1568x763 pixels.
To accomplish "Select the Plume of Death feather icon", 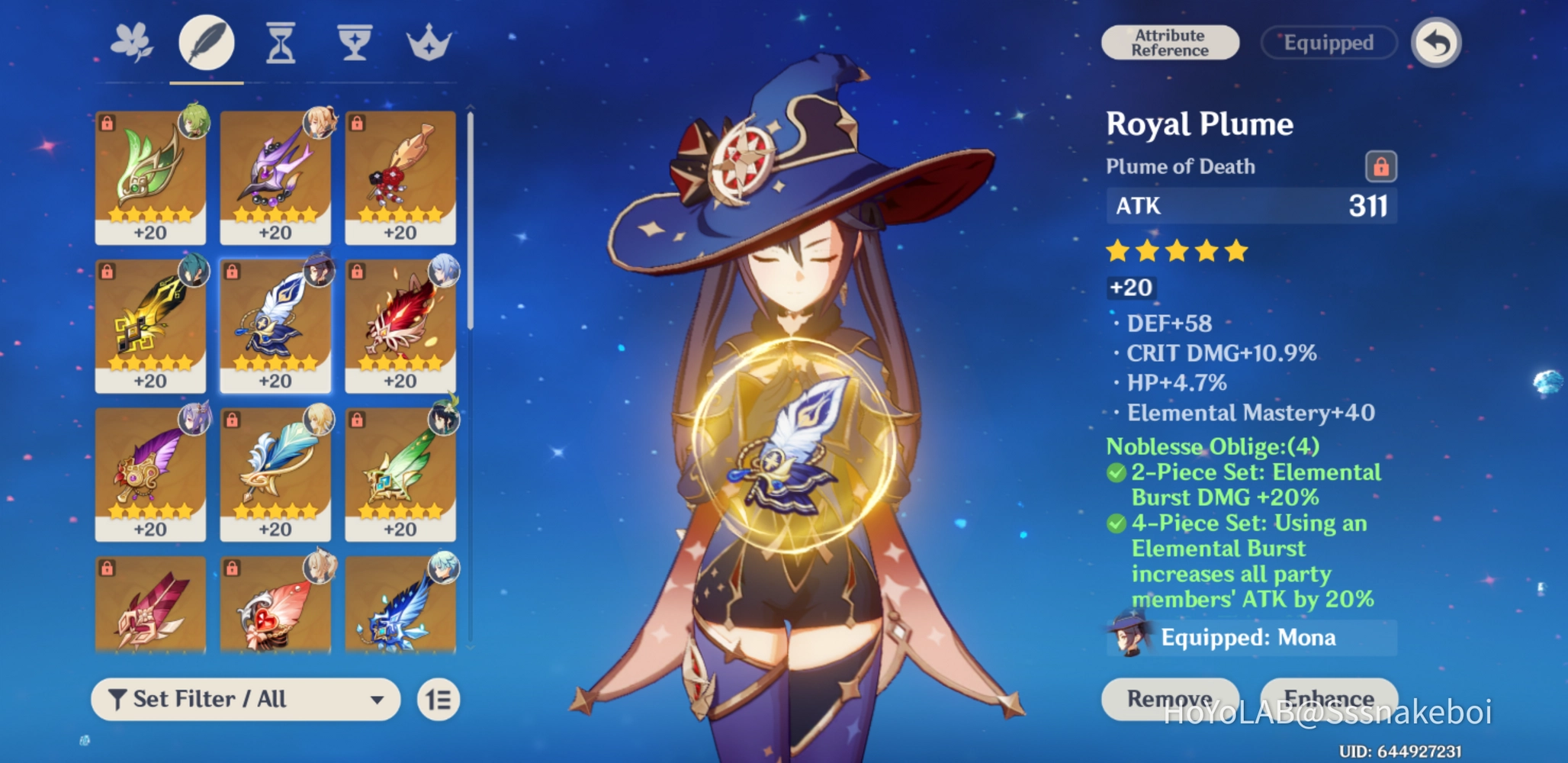I will coord(205,43).
